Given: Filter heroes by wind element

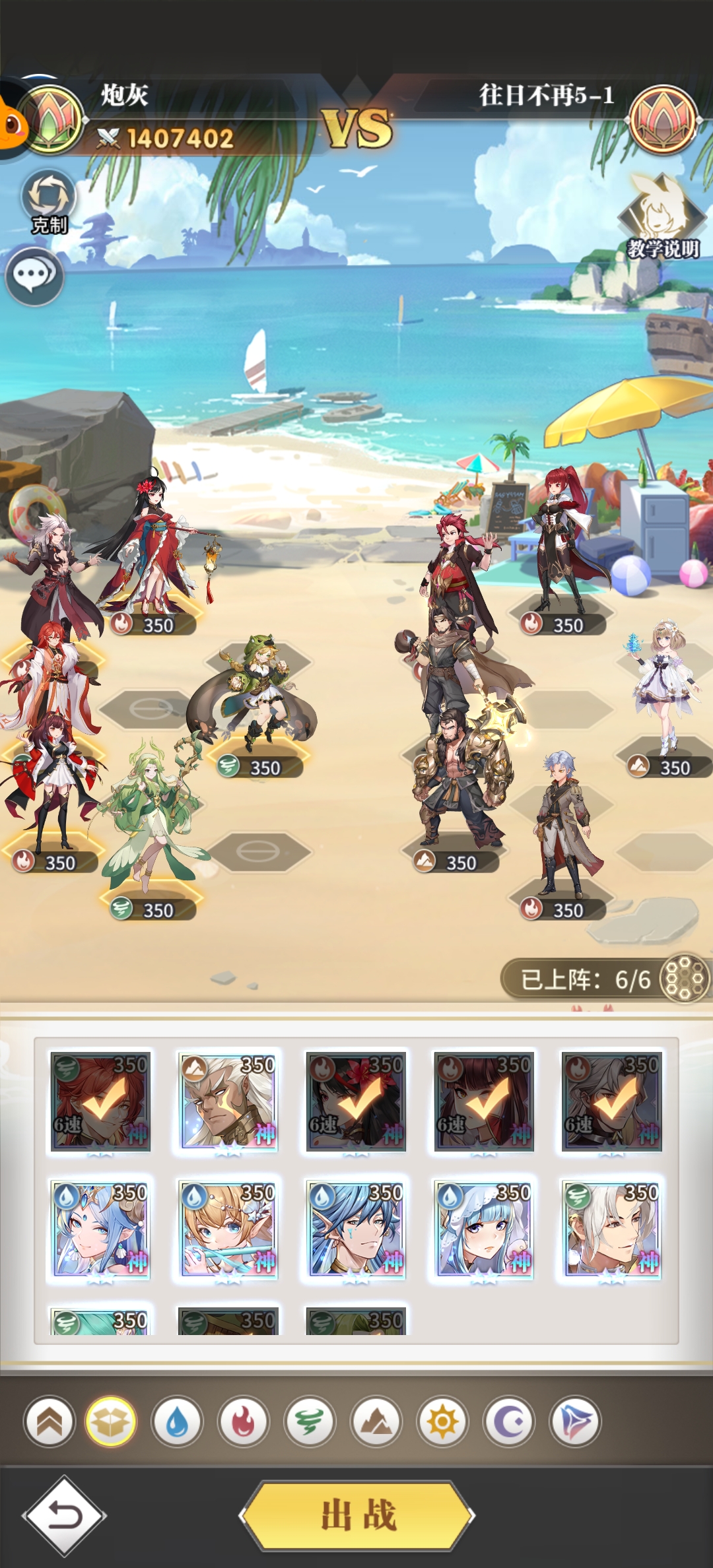Looking at the screenshot, I should 310,1421.
